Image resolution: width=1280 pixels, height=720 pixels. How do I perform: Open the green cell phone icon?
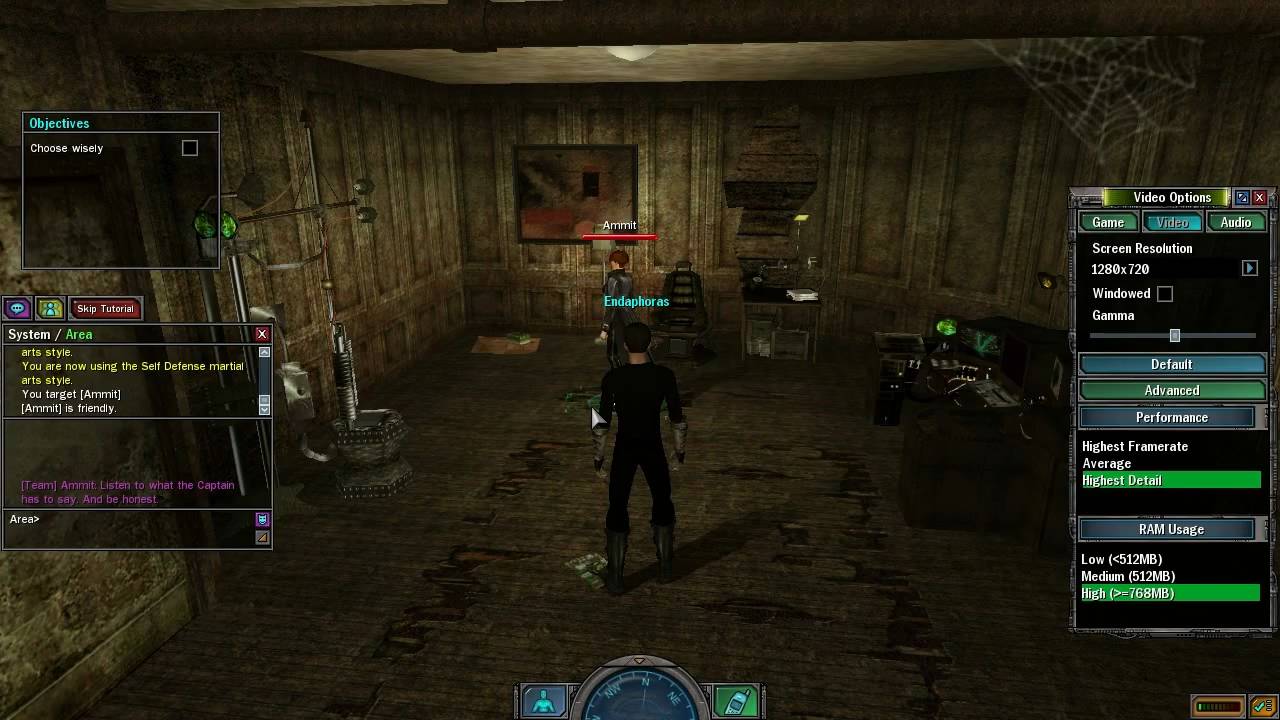pos(736,702)
